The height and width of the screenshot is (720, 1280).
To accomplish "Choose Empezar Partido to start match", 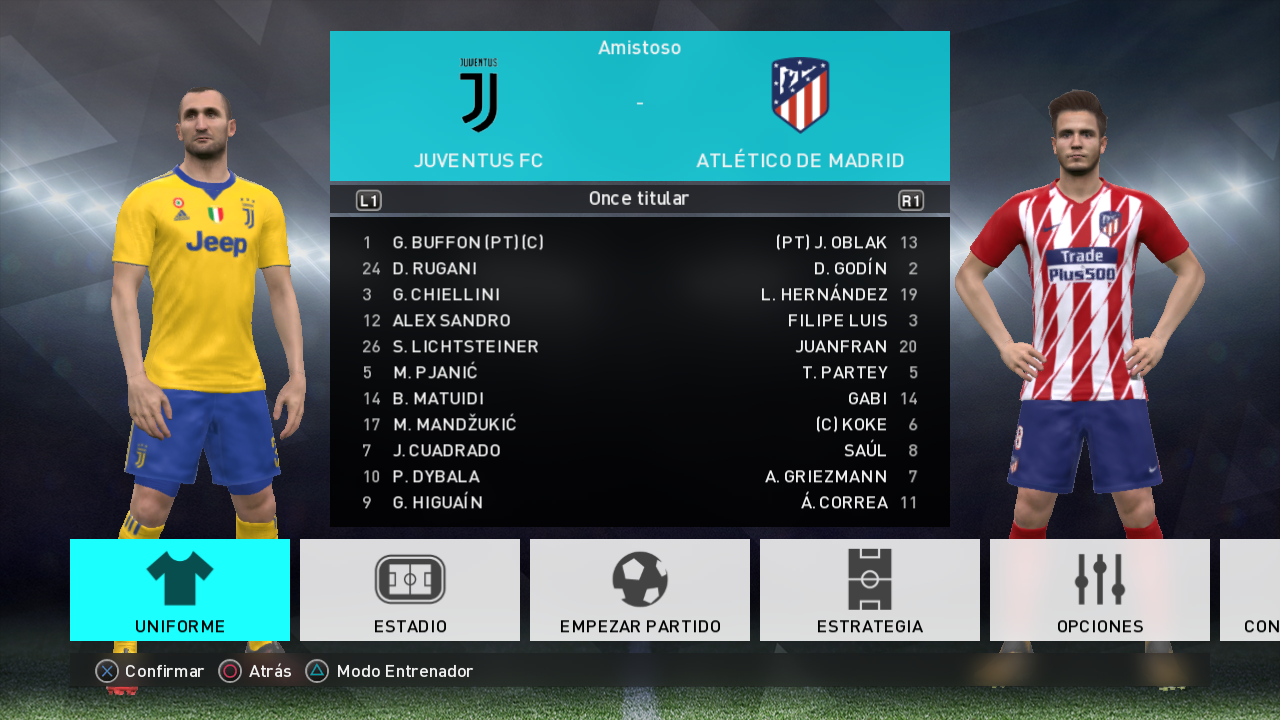I will point(640,590).
